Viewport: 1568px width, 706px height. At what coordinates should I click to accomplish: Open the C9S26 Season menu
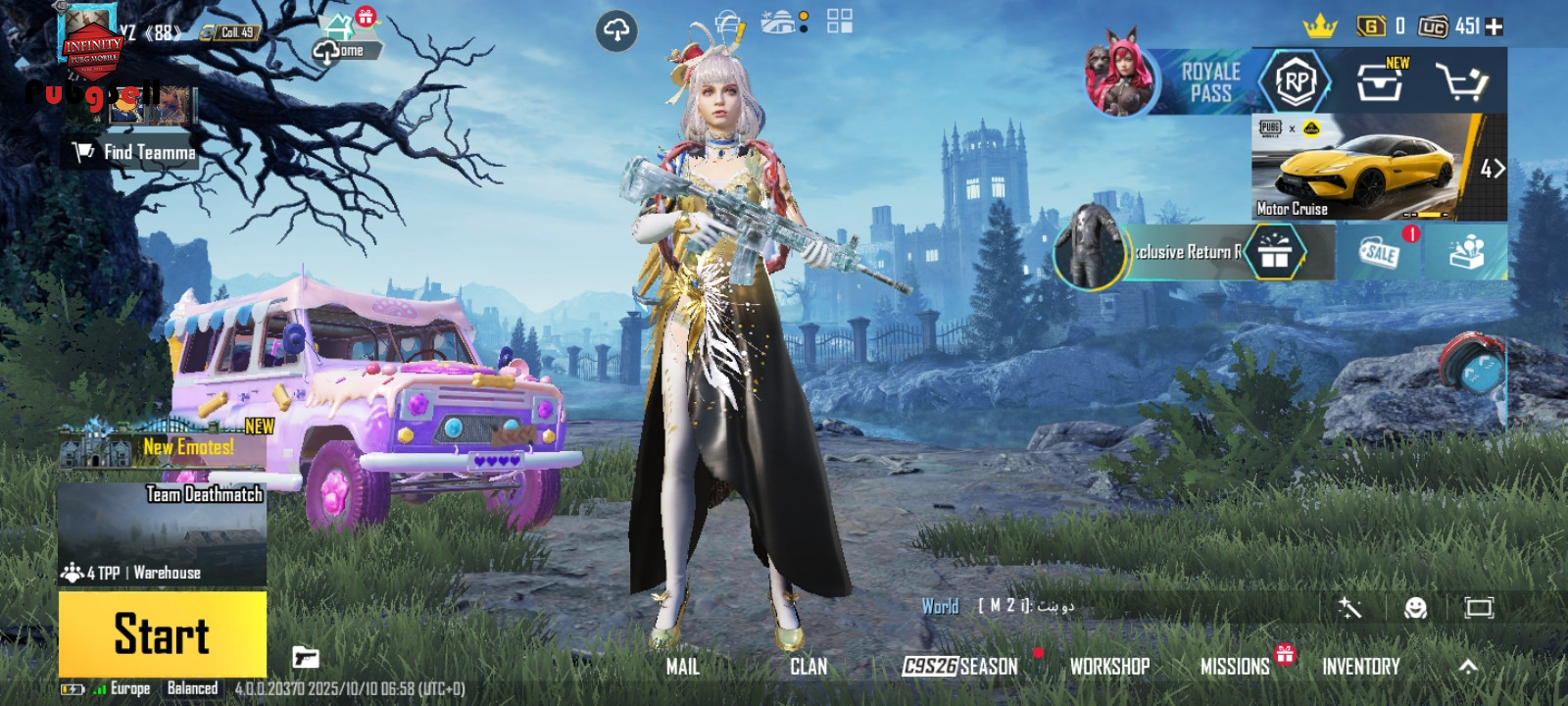point(960,667)
